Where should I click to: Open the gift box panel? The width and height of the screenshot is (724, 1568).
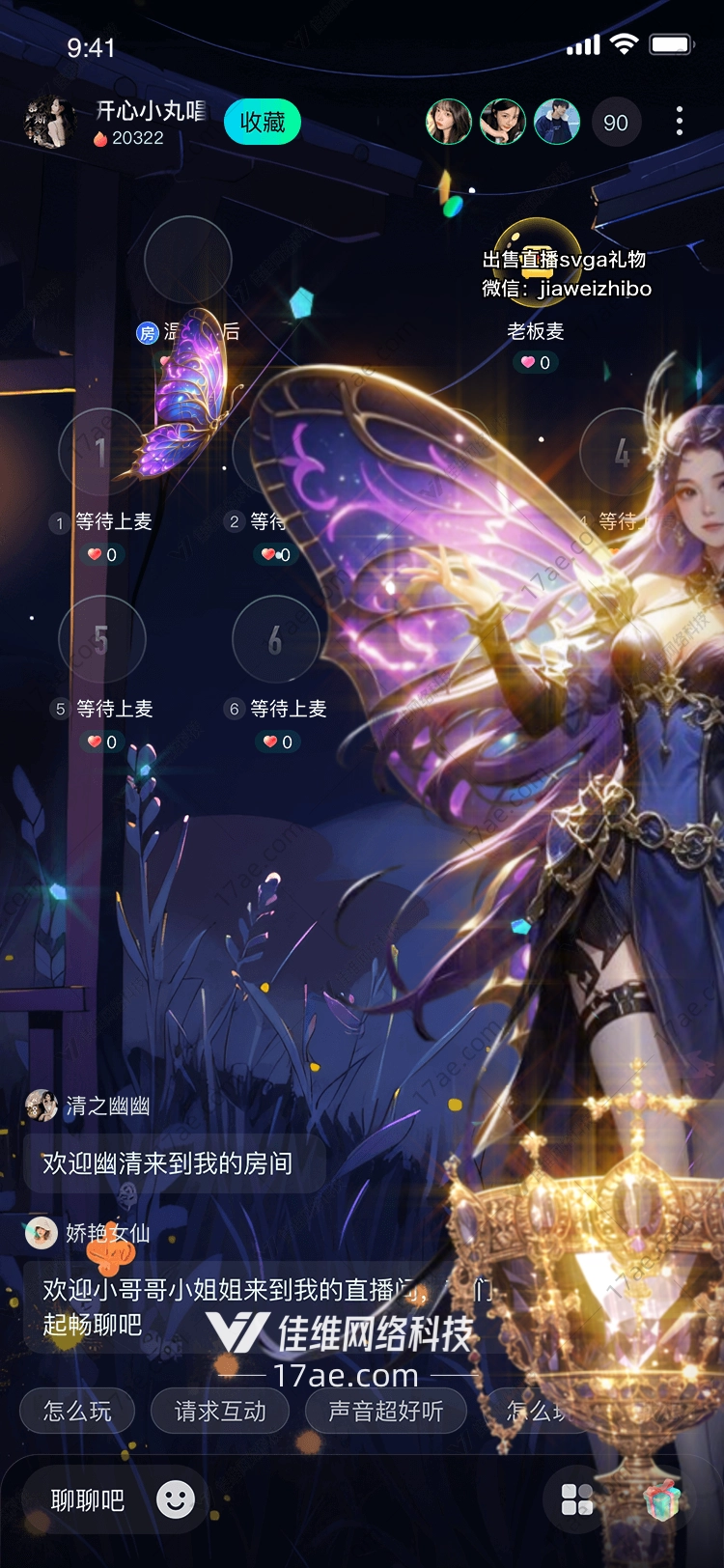pyautogui.click(x=662, y=1499)
